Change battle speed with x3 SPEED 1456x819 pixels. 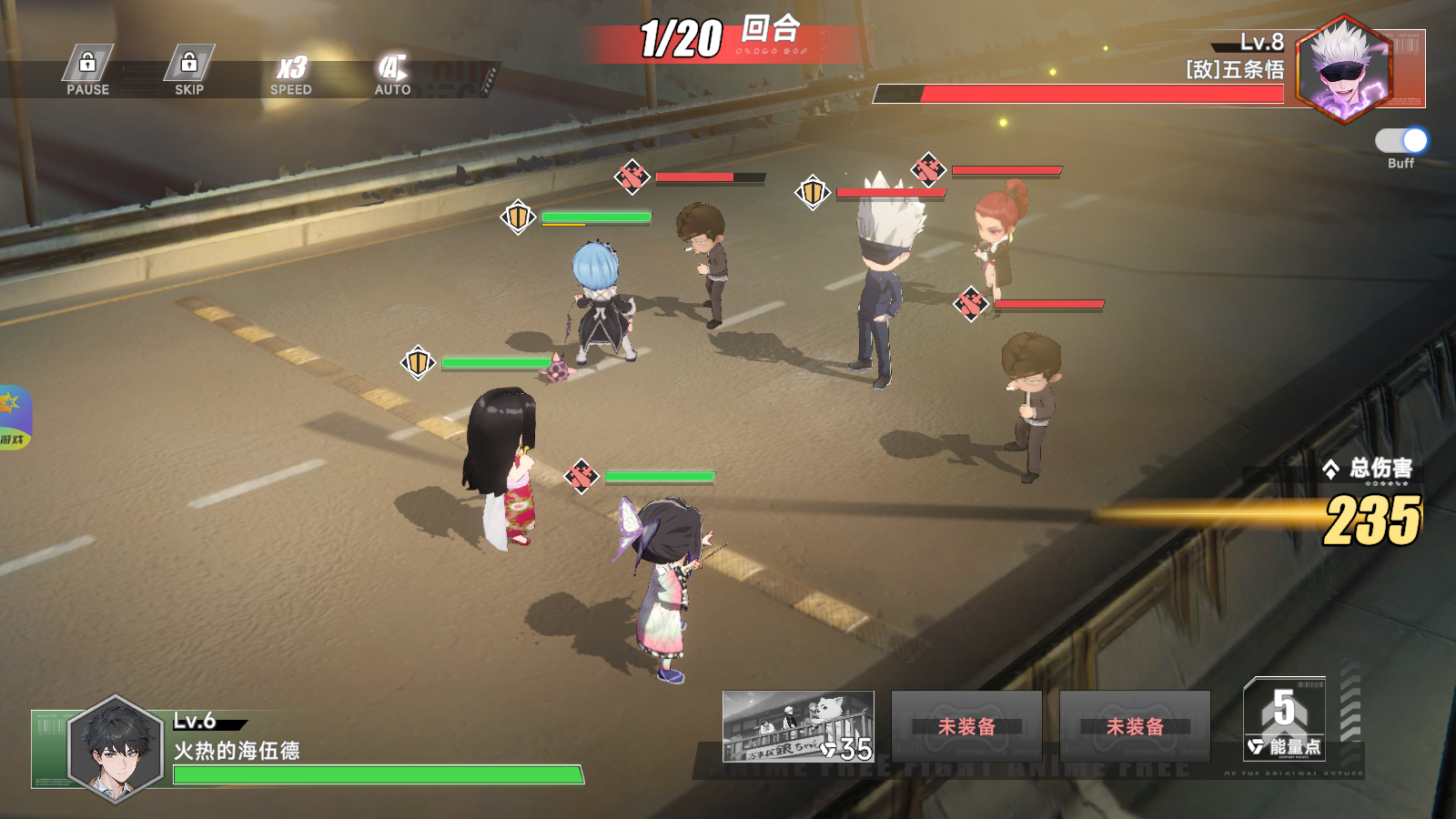[x=291, y=75]
